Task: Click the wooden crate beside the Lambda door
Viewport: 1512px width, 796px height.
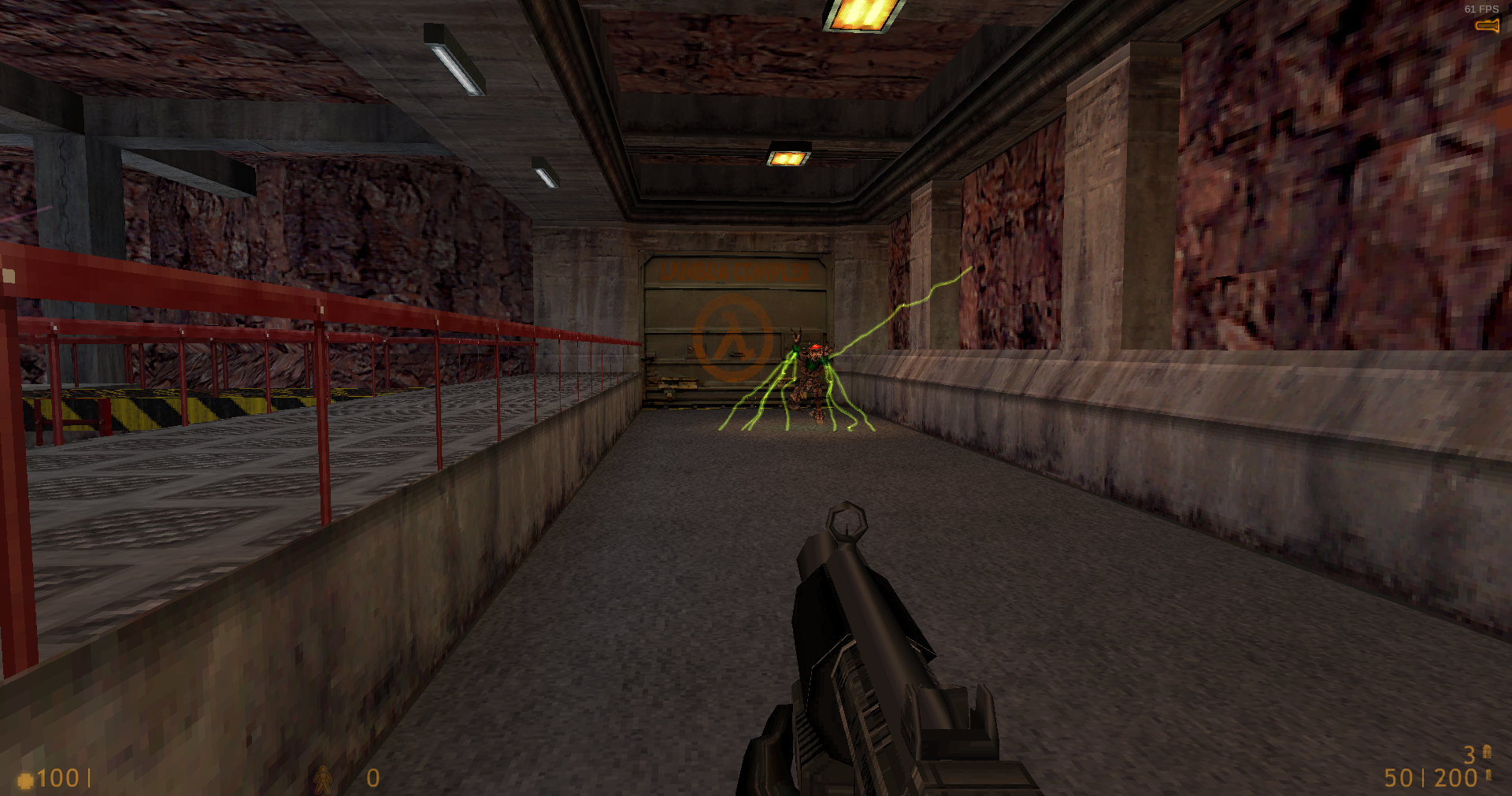Action: pos(677,383)
